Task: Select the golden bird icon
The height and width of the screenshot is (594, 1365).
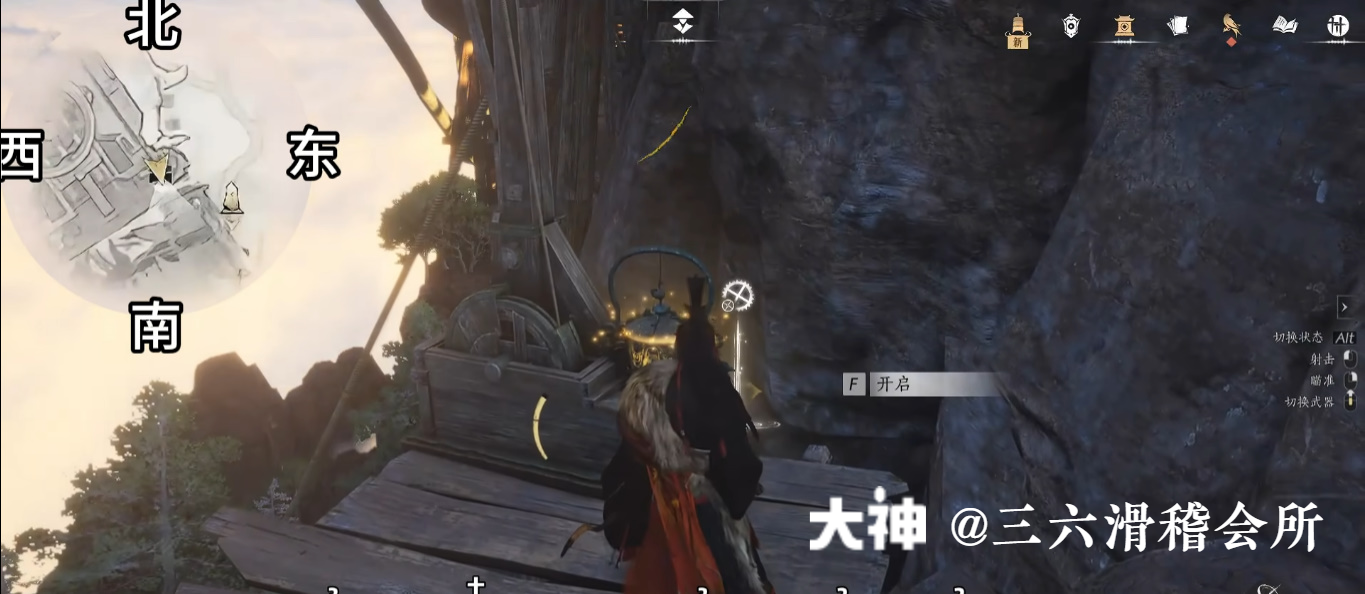Action: click(x=1231, y=27)
